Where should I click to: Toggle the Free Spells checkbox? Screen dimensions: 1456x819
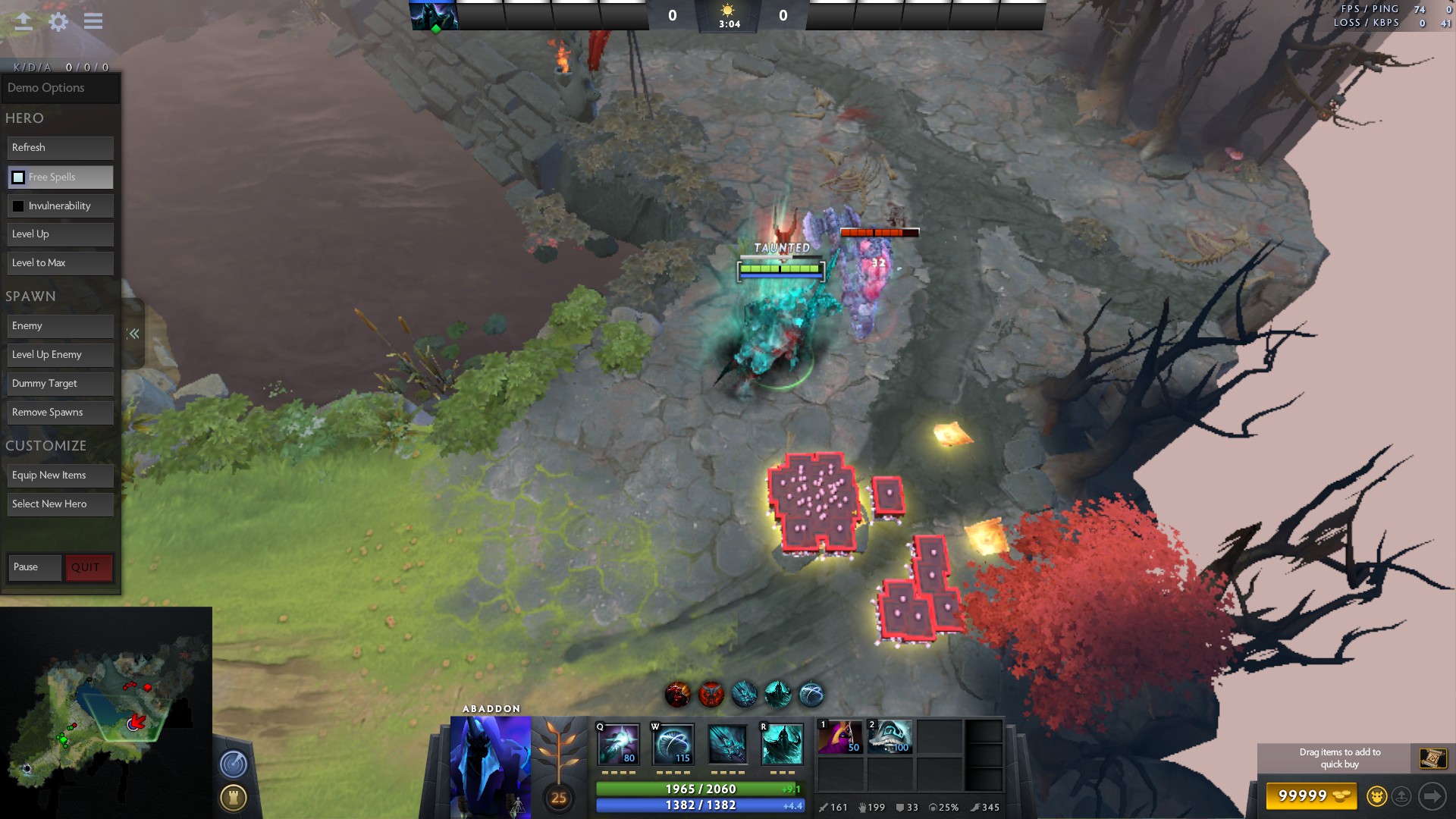18,177
